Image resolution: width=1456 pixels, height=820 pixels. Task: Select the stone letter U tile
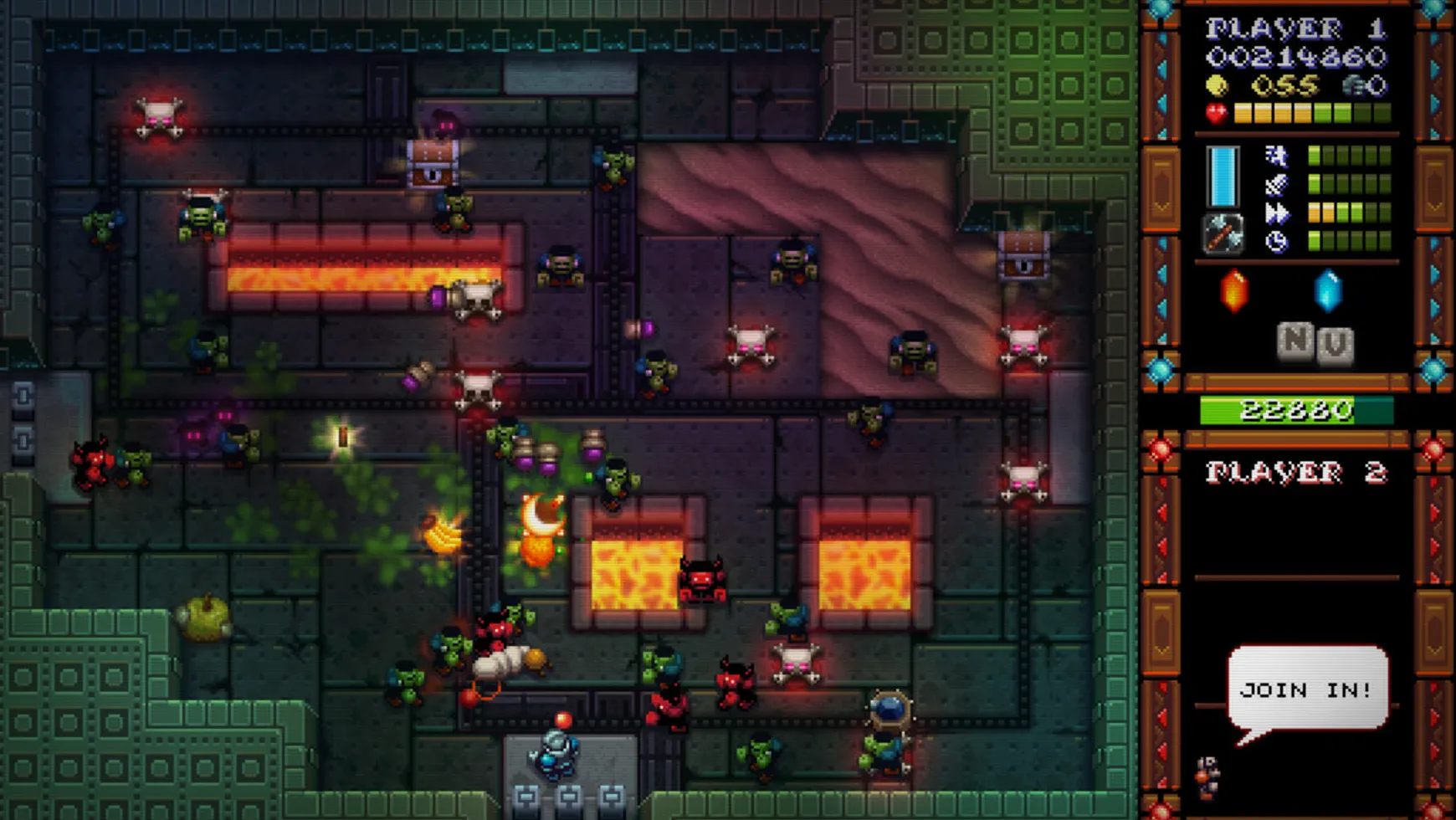(1336, 345)
